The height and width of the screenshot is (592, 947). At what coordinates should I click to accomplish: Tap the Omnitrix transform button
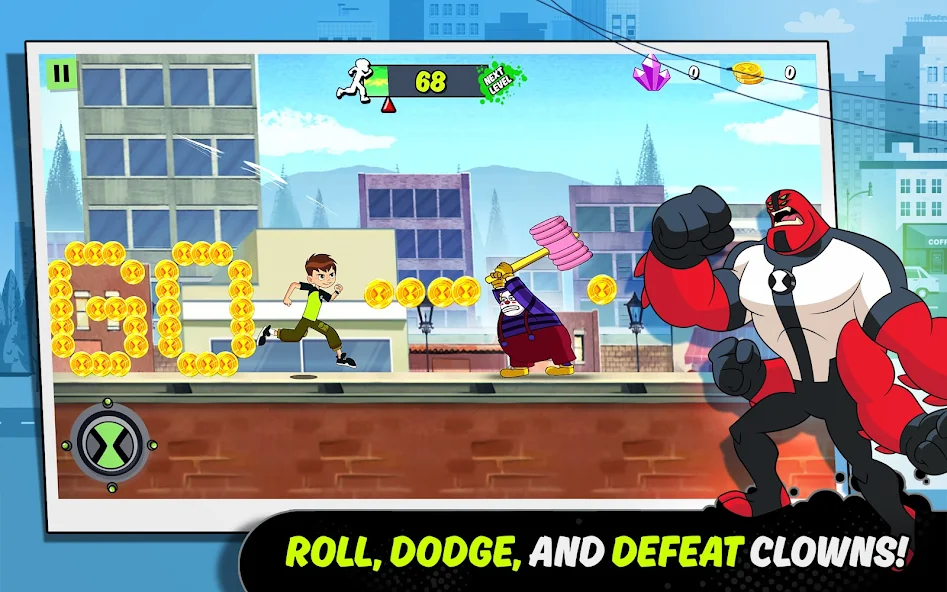(111, 441)
